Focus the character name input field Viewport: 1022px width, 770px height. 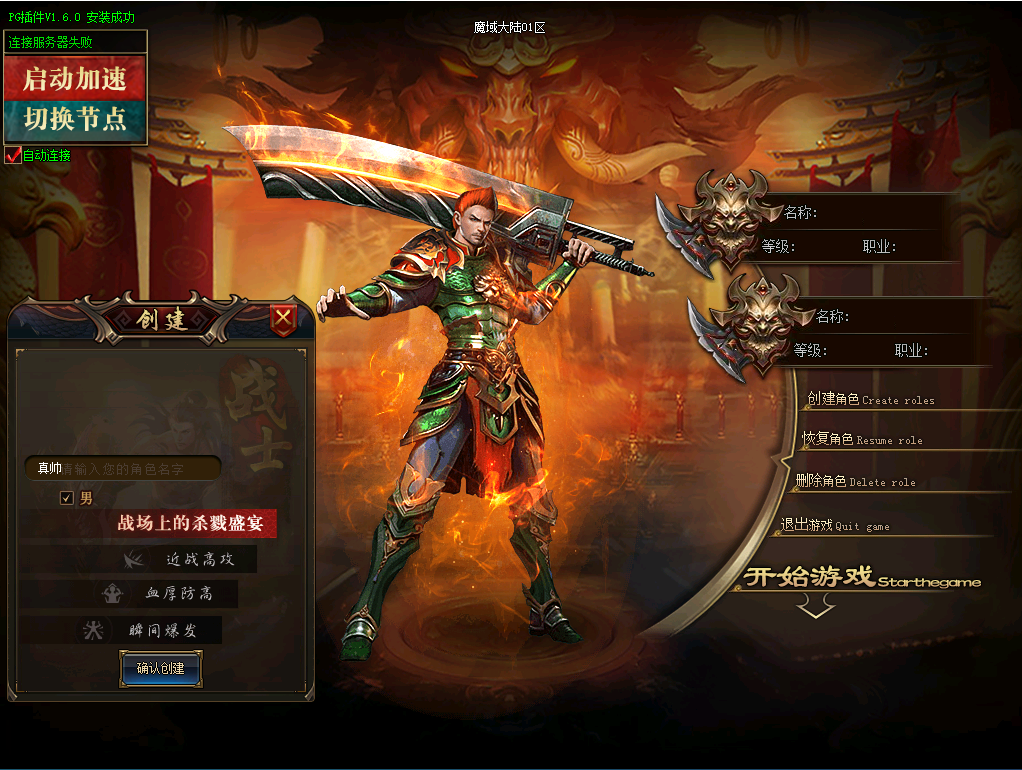pyautogui.click(x=140, y=468)
